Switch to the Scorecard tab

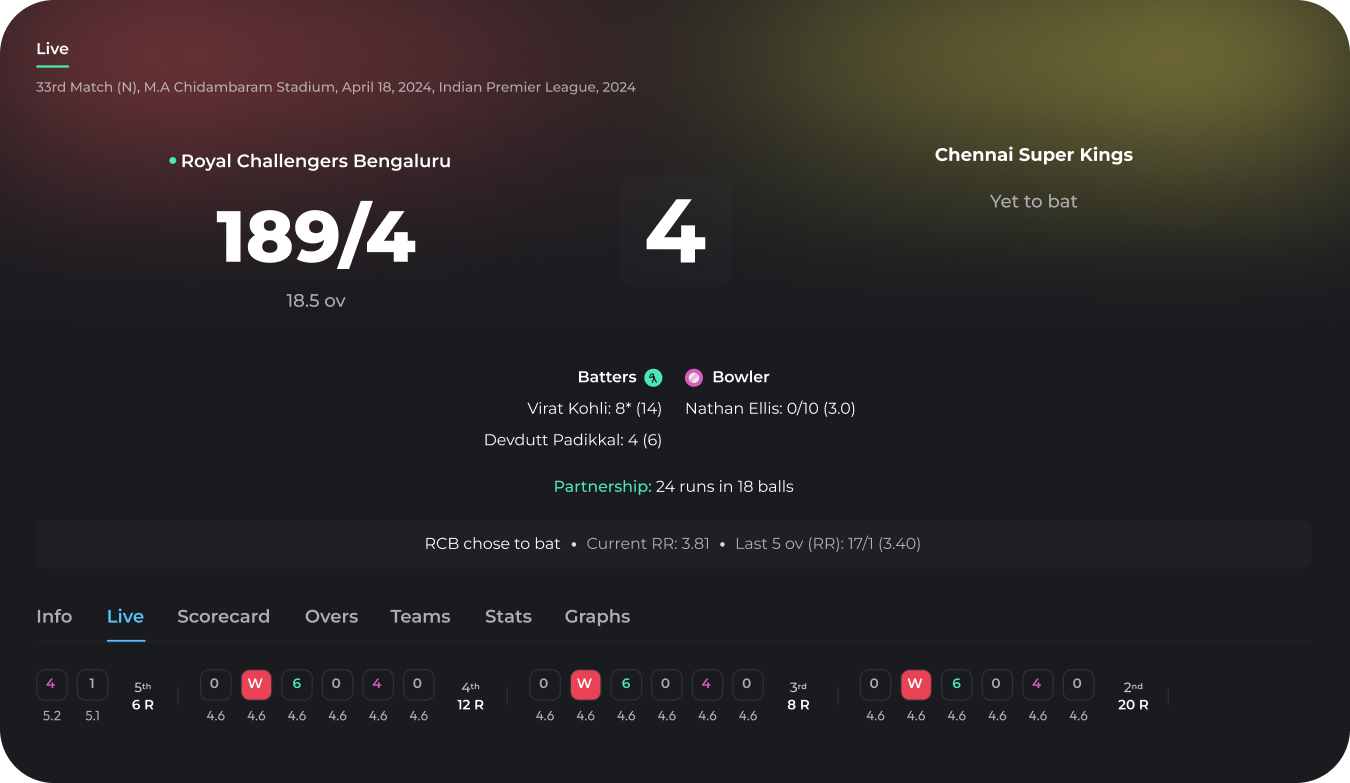point(223,617)
